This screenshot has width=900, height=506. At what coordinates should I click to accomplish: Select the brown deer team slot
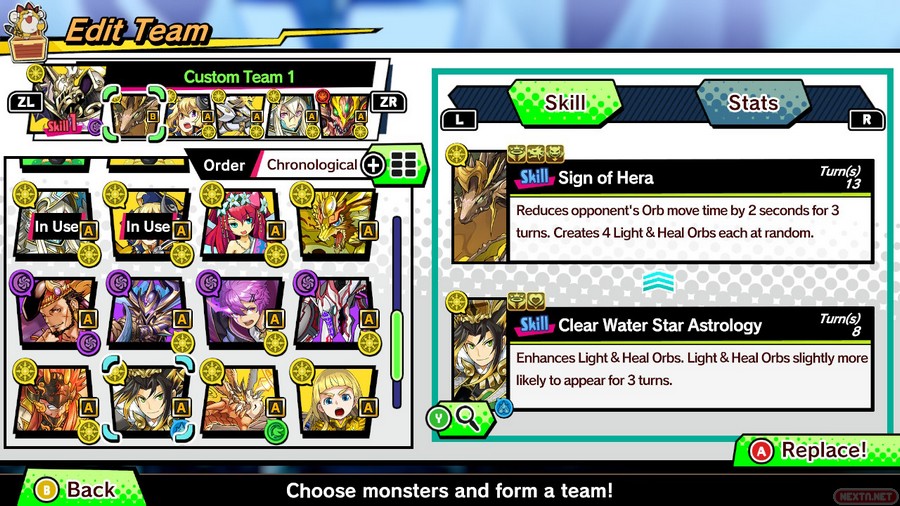(x=132, y=119)
